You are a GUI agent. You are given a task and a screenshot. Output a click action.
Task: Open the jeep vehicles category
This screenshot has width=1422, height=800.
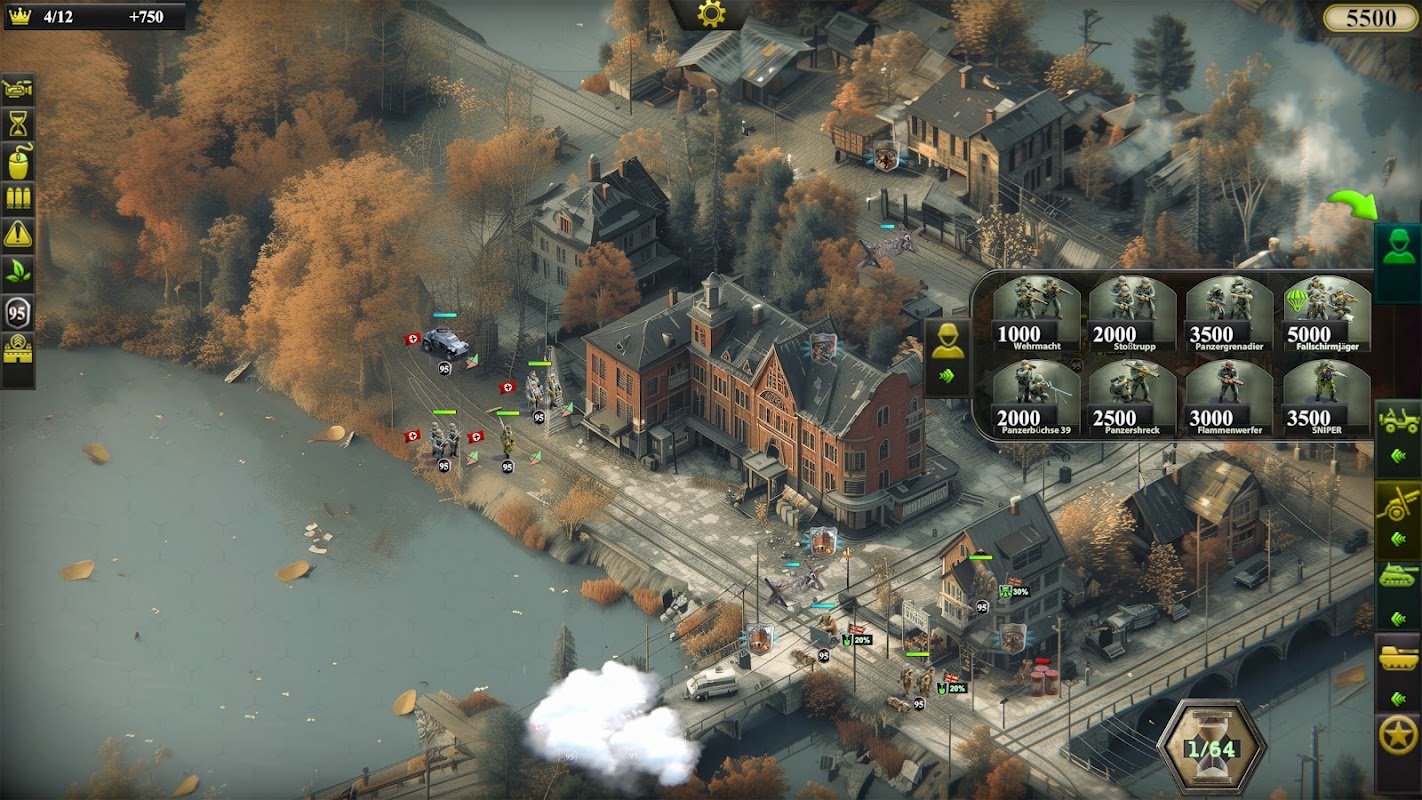click(x=1399, y=420)
